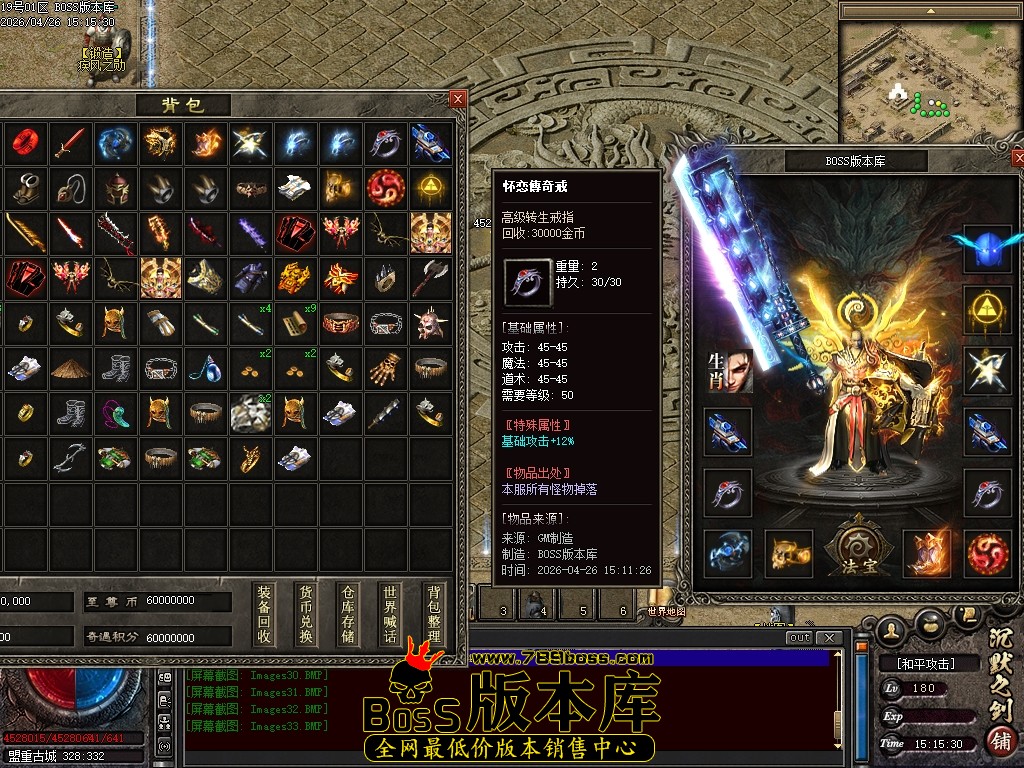Toggle the 和平攻击 attack mode
This screenshot has height=768, width=1024.
918,663
